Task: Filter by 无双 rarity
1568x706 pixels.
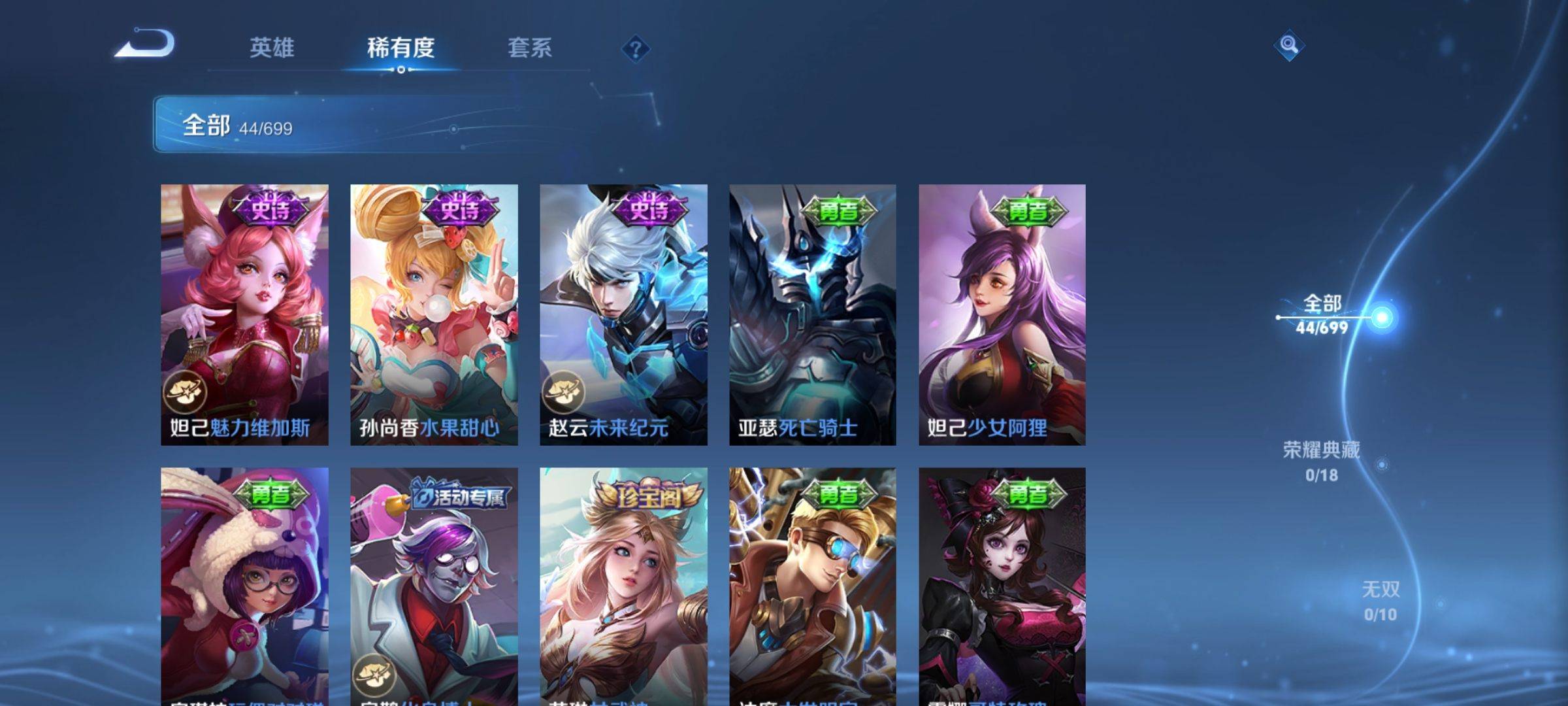Action: (x=1380, y=601)
